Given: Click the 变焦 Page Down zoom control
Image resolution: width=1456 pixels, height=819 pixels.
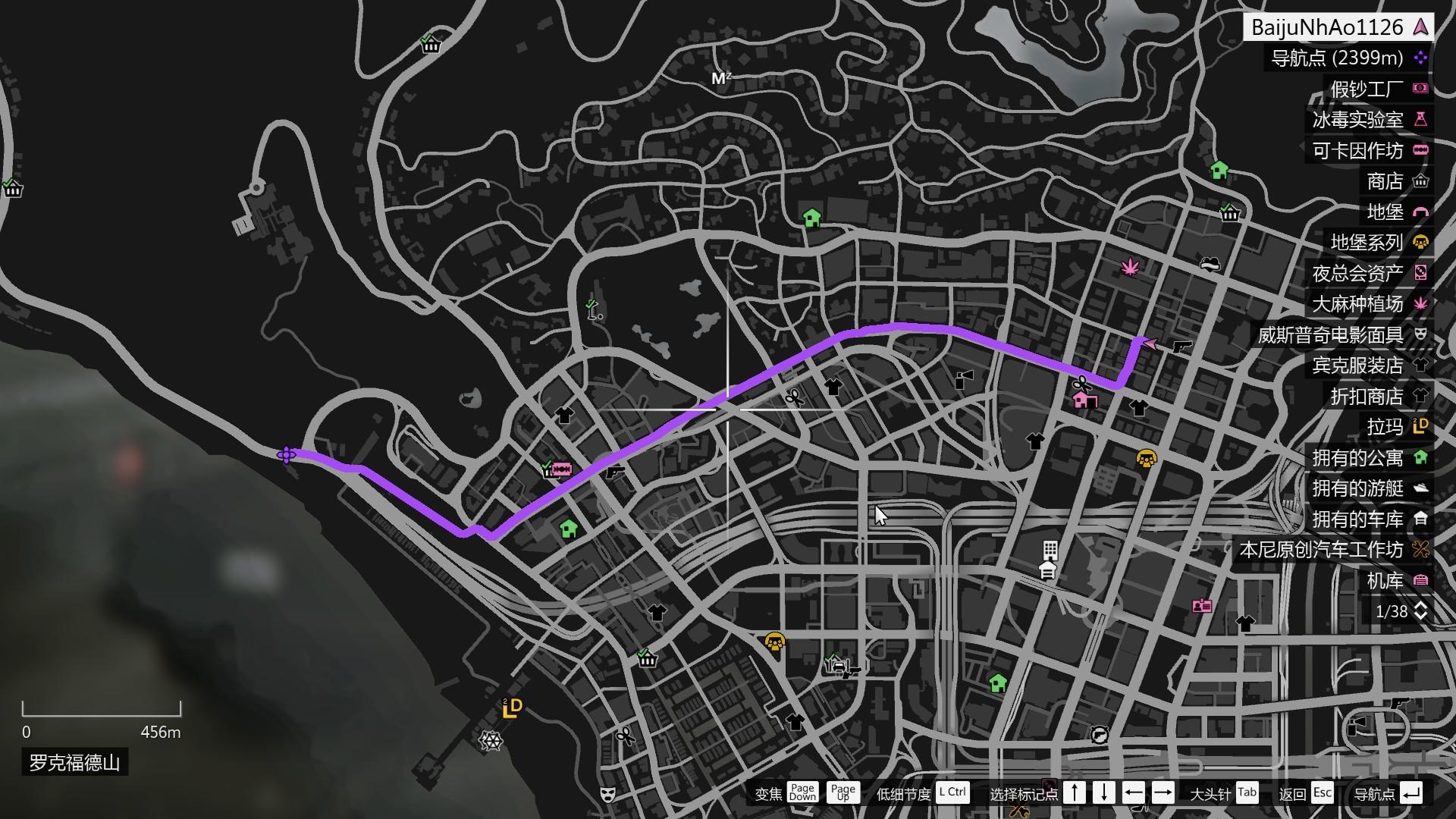Looking at the screenshot, I should point(802,793).
